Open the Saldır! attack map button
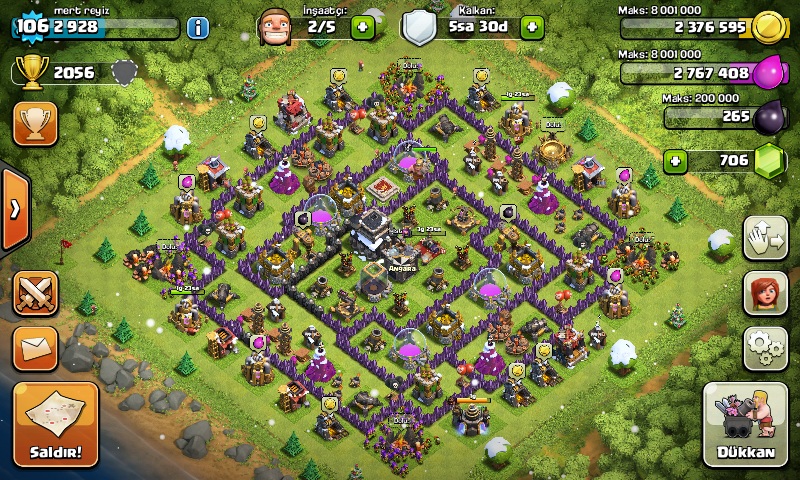This screenshot has height=480, width=800. 56,424
